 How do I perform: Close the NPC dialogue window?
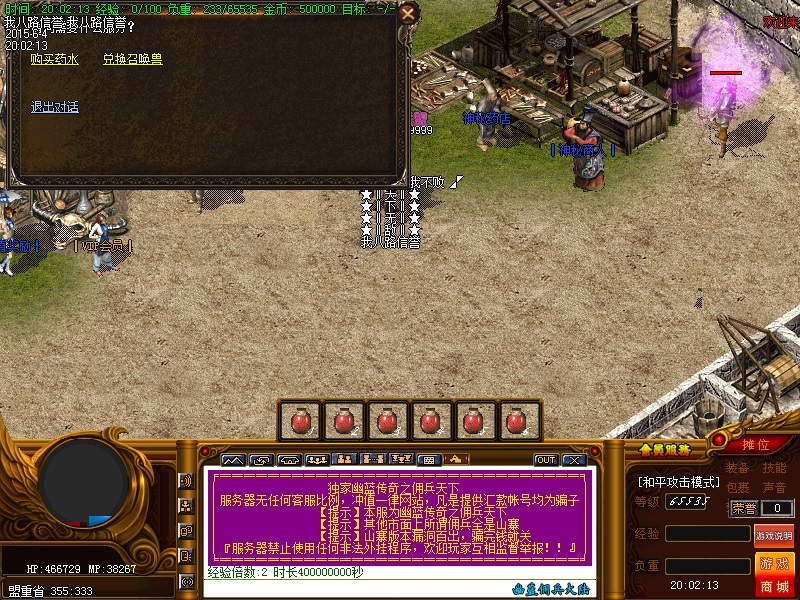point(407,13)
